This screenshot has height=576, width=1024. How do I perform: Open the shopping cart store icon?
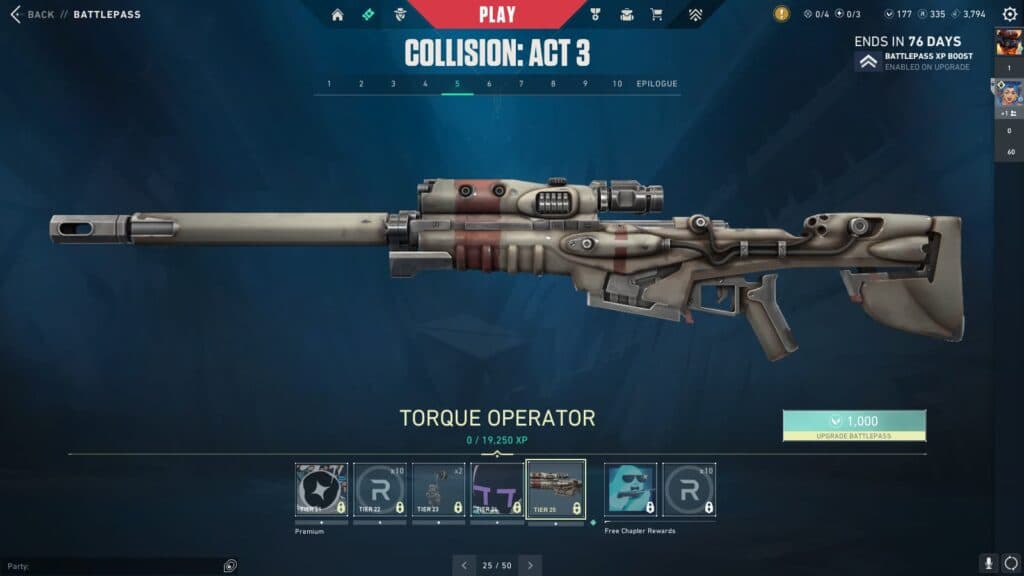pos(657,15)
